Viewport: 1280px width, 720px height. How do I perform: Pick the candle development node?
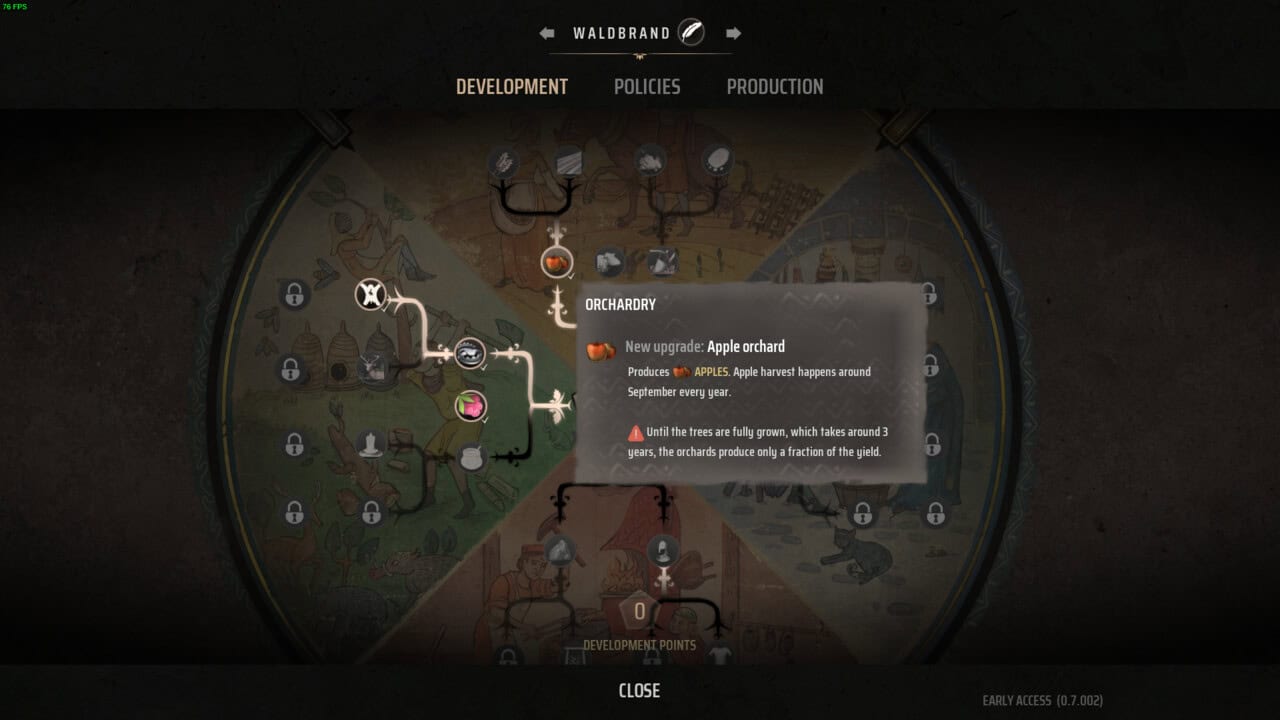click(x=373, y=443)
